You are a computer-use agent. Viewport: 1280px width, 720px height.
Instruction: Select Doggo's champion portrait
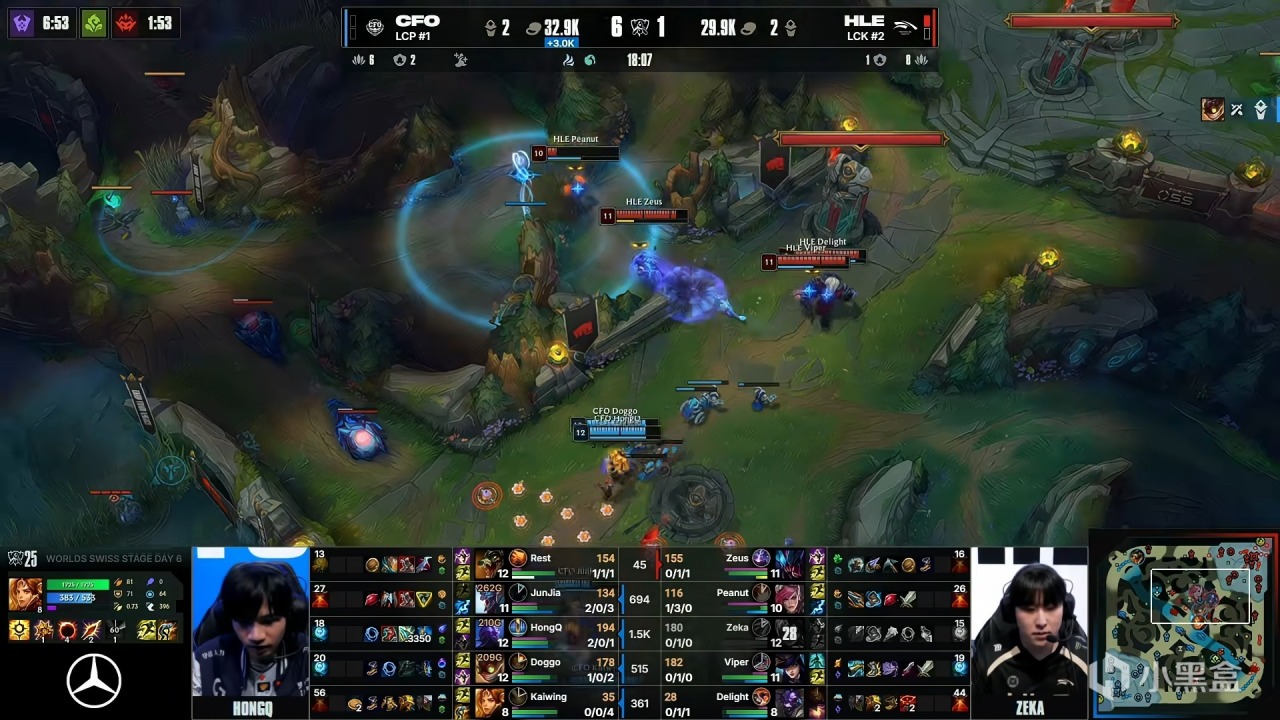(x=489, y=667)
